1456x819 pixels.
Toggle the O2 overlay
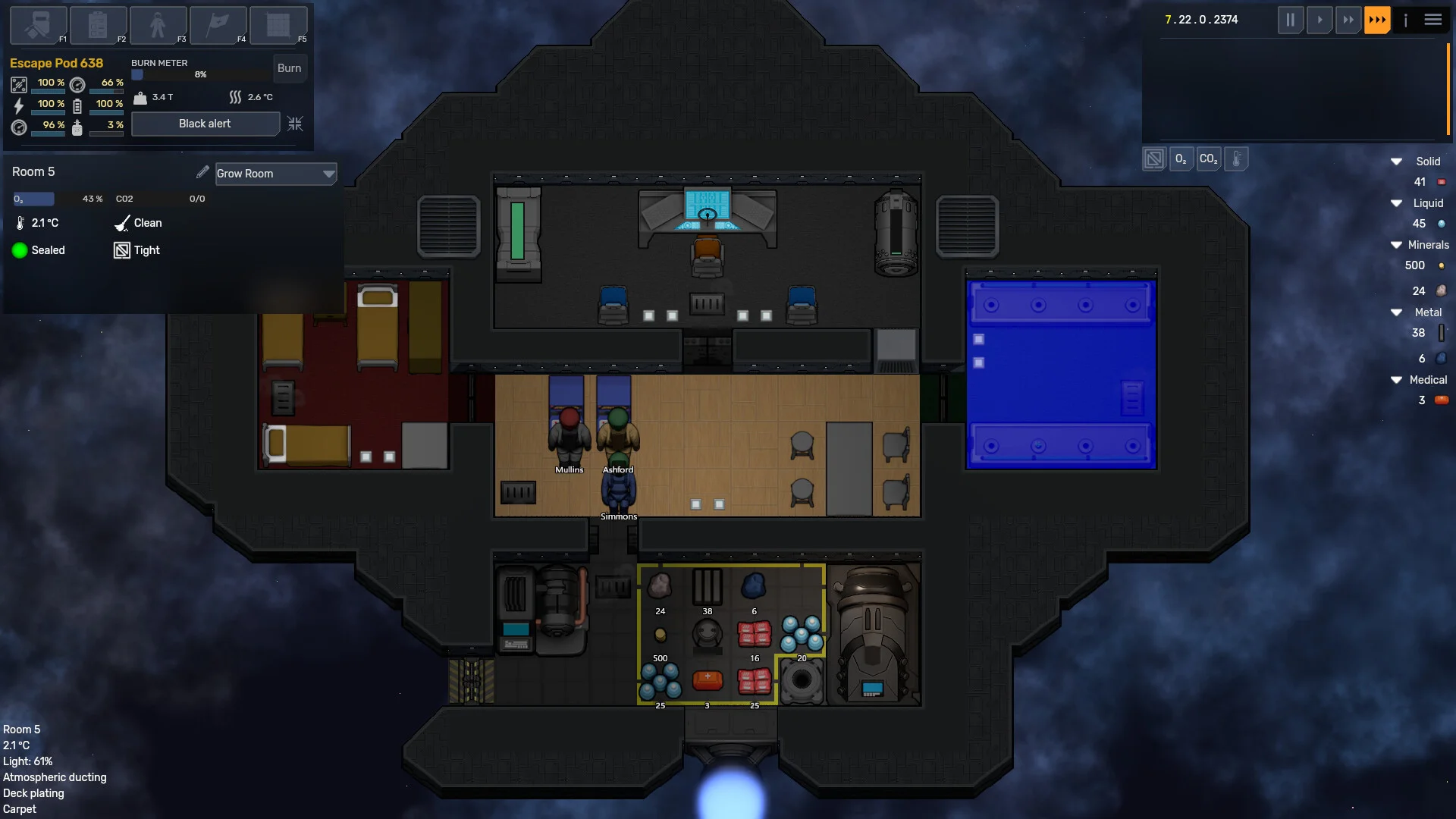point(1181,159)
